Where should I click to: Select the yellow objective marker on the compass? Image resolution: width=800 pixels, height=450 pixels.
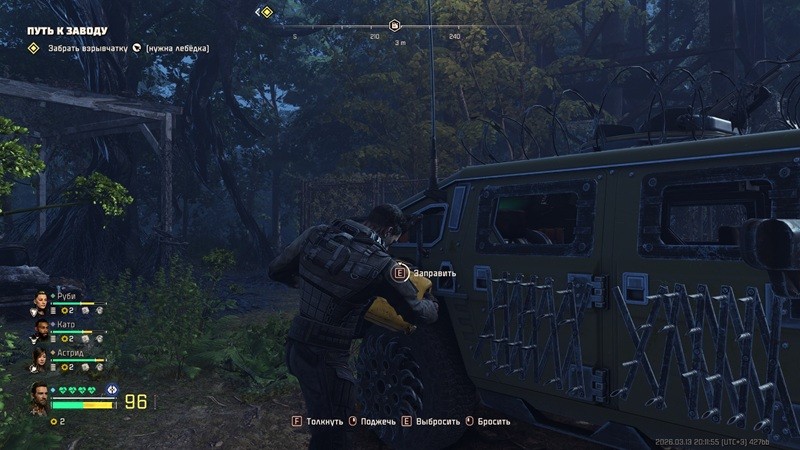265,12
